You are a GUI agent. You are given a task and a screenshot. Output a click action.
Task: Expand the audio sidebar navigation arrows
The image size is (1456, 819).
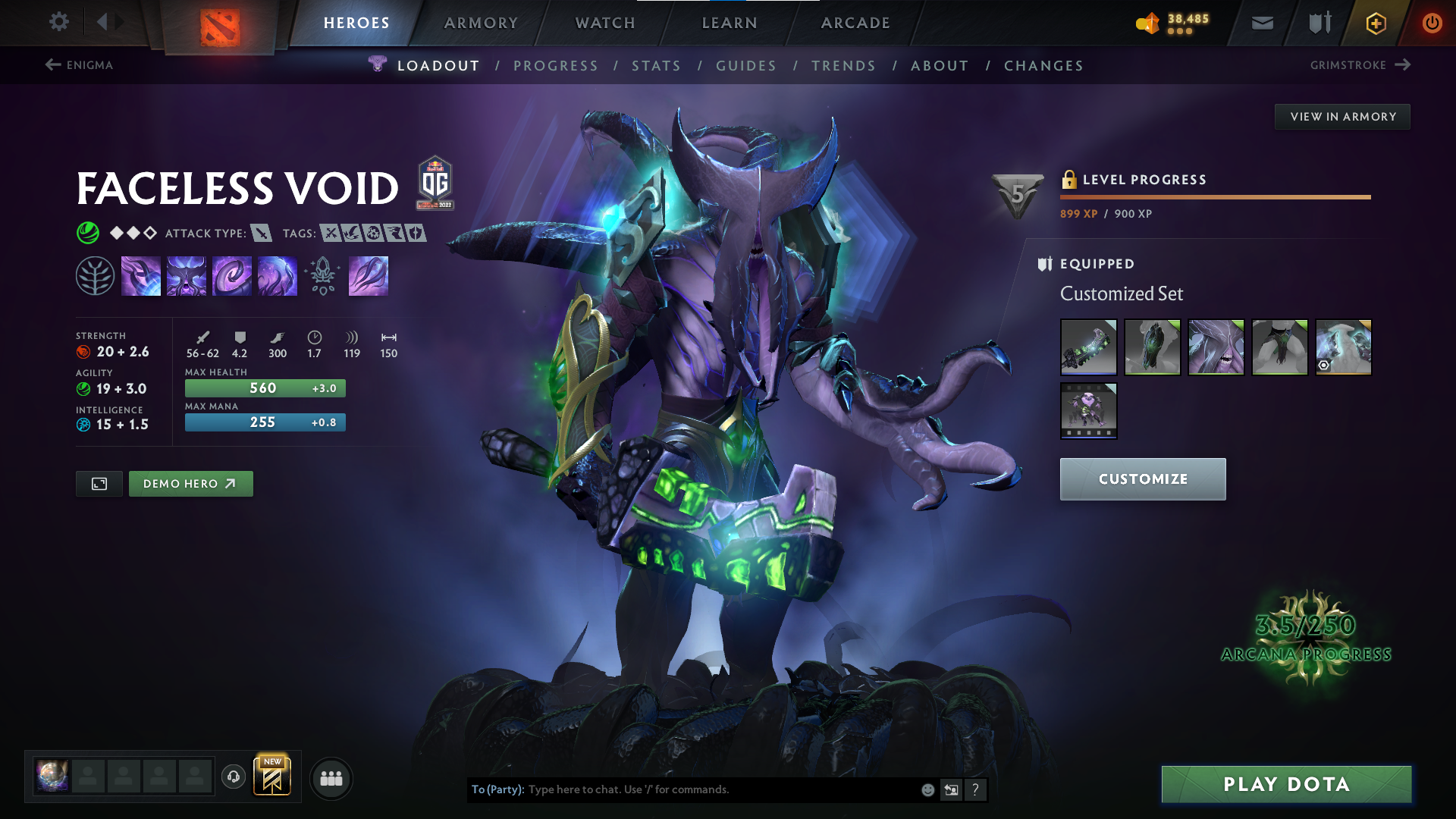coord(108,22)
